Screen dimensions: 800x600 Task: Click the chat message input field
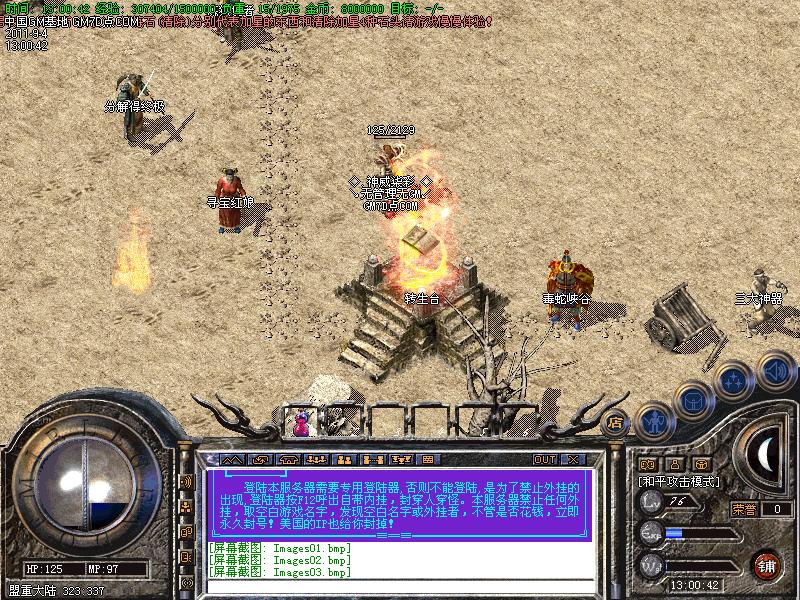400,587
